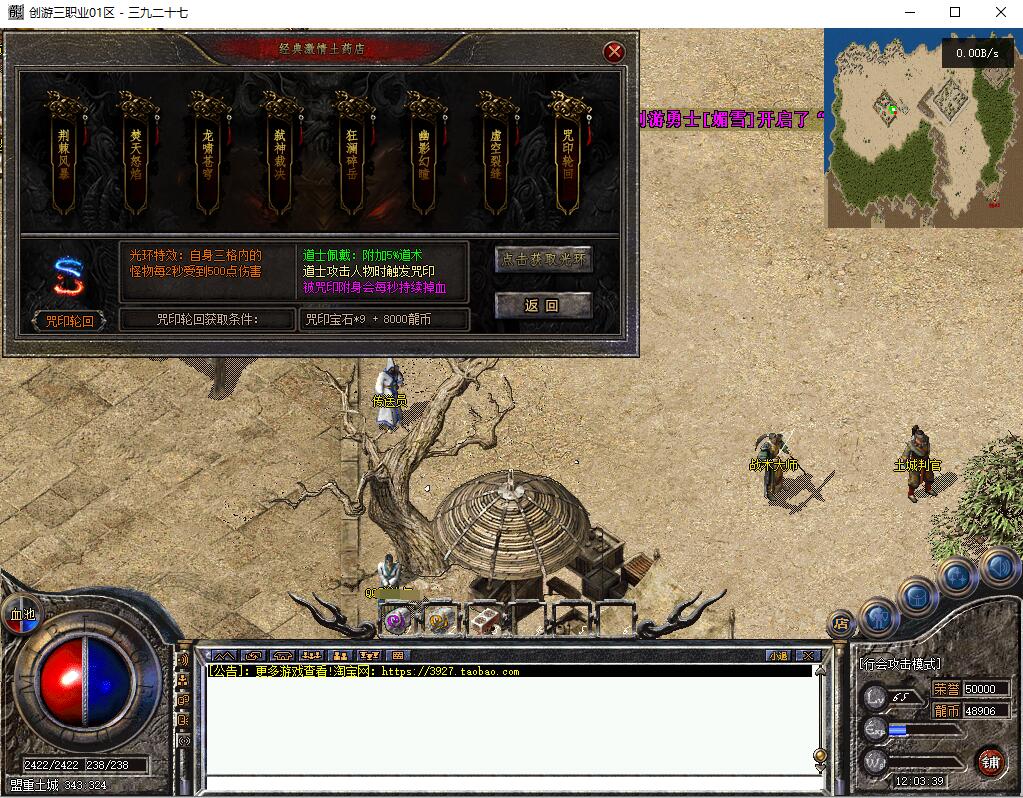Use the golden swirl scroll hotbar item
The image size is (1023, 798).
coord(440,620)
